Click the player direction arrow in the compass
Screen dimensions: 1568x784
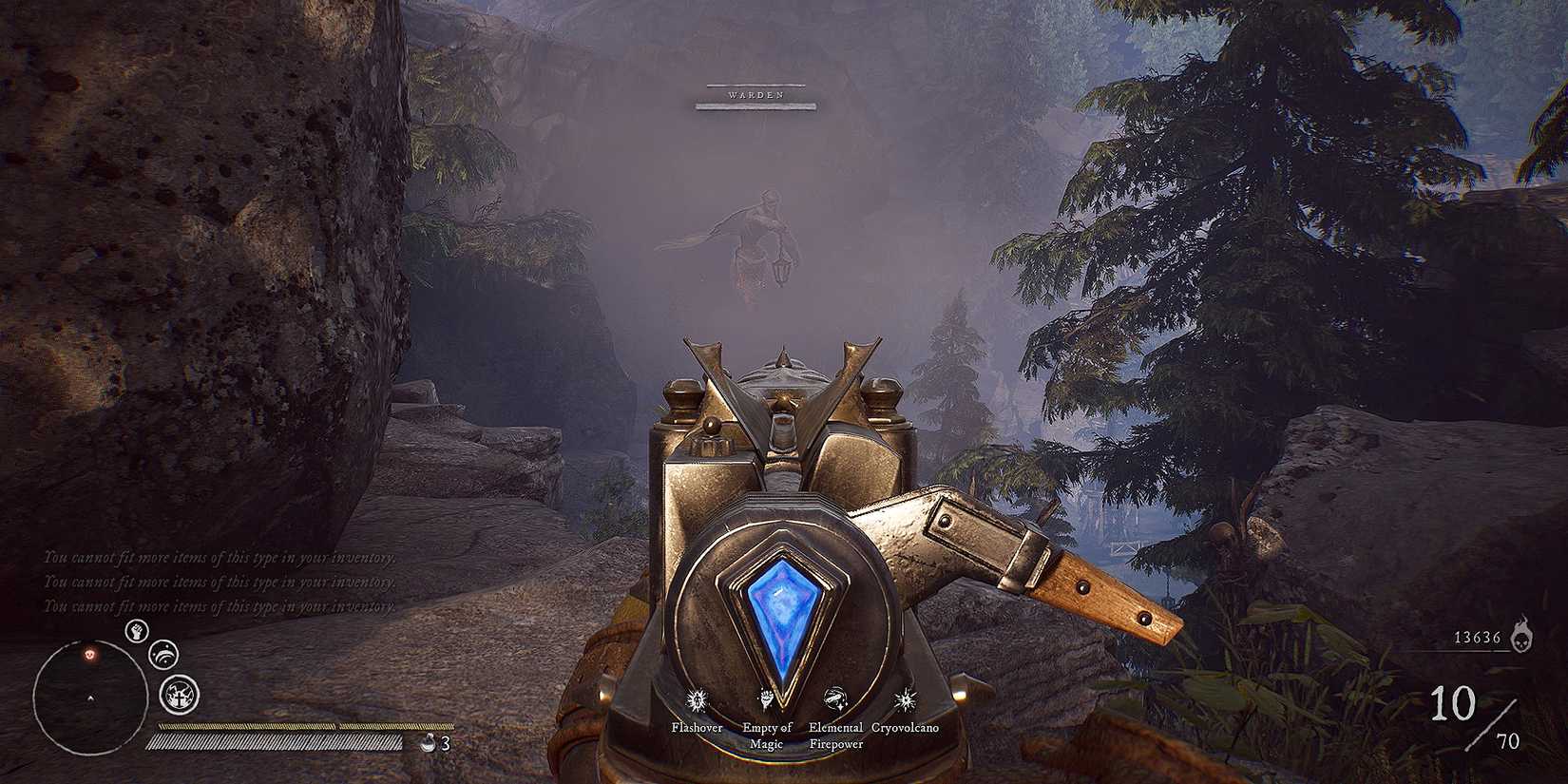pyautogui.click(x=90, y=698)
